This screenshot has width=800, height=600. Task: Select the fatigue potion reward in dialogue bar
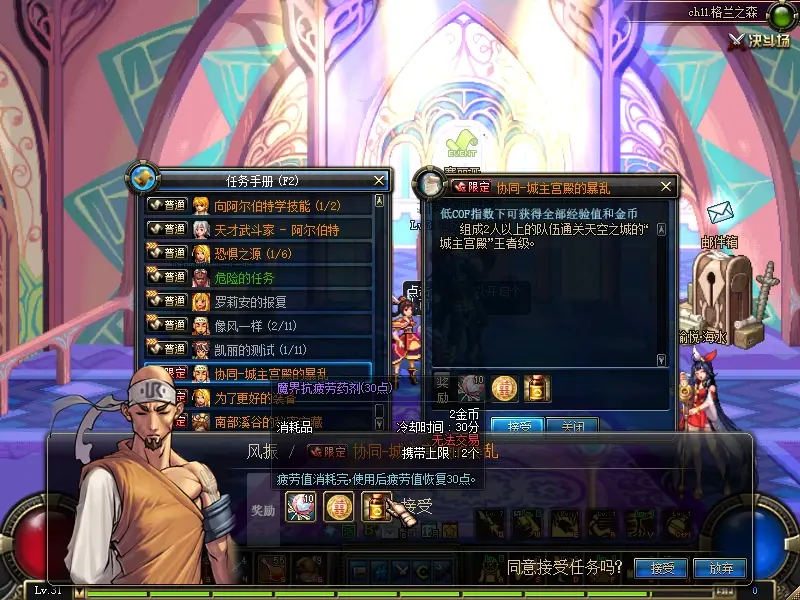[375, 508]
